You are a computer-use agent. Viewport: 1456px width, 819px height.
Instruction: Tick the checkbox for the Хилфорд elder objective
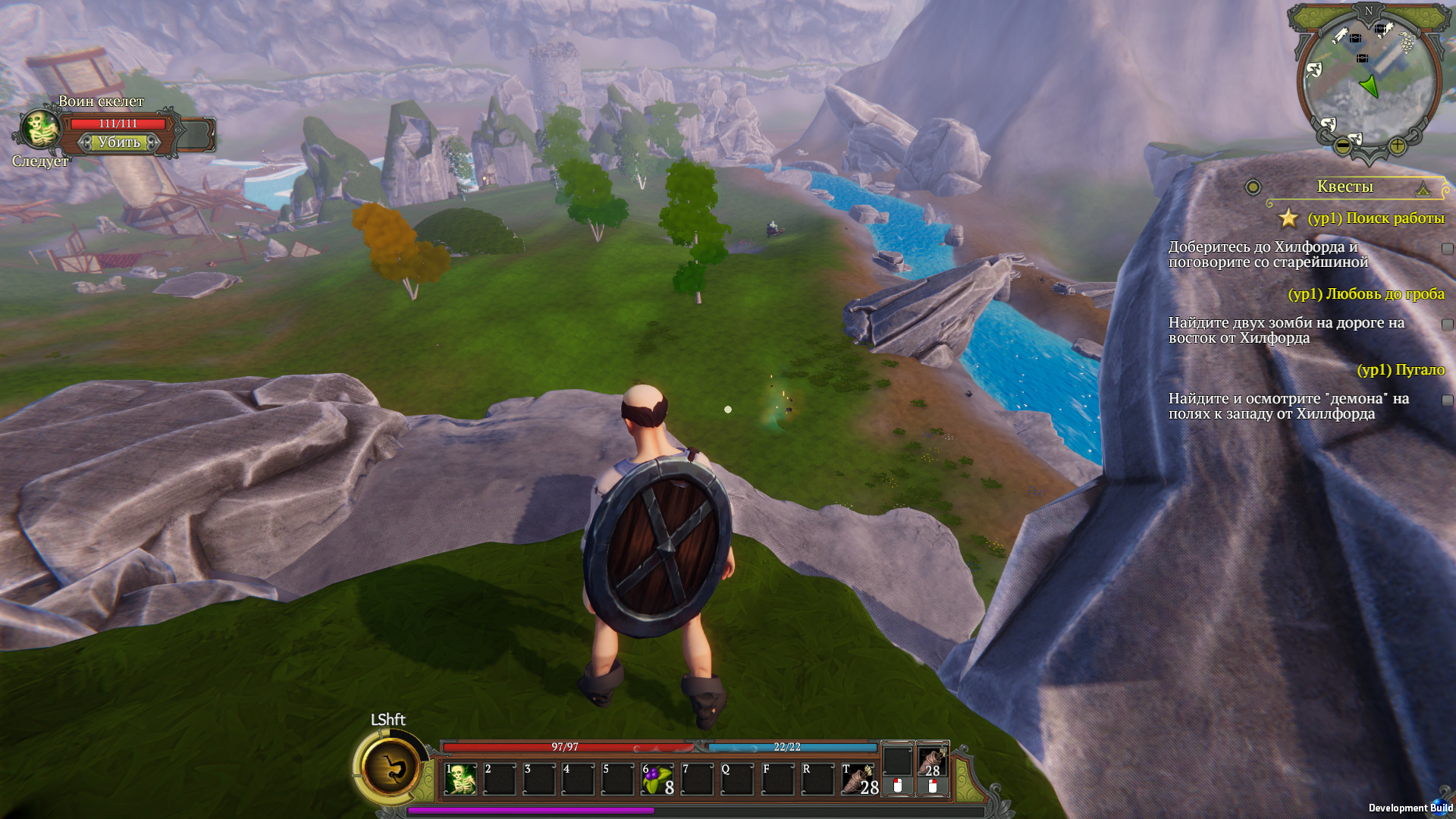1447,249
